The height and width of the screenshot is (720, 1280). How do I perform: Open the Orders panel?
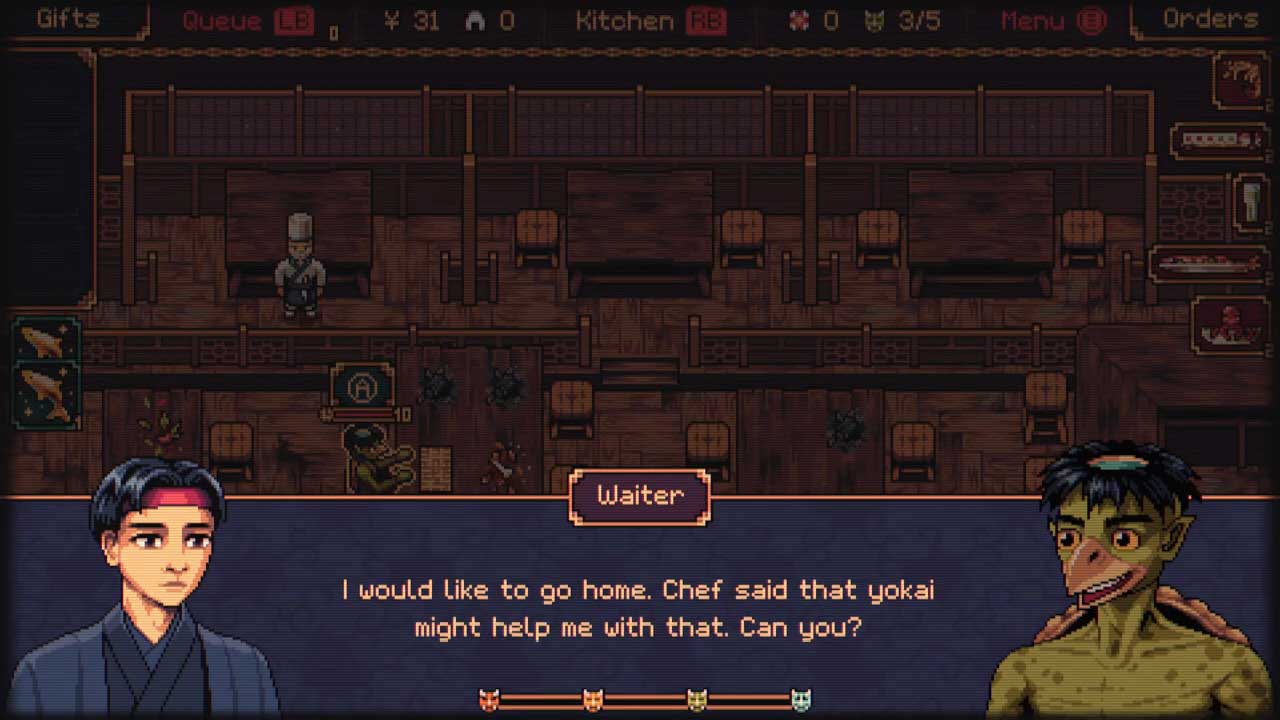(1209, 19)
